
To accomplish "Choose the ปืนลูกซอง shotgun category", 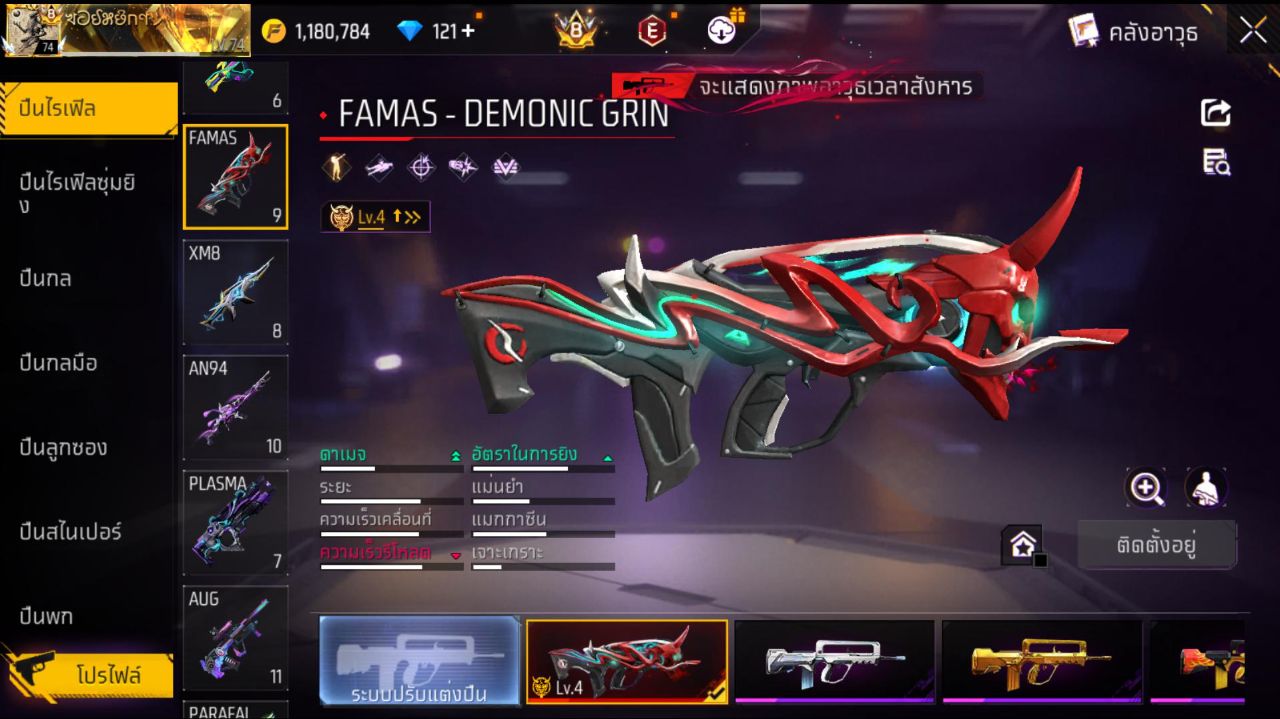I will point(63,447).
